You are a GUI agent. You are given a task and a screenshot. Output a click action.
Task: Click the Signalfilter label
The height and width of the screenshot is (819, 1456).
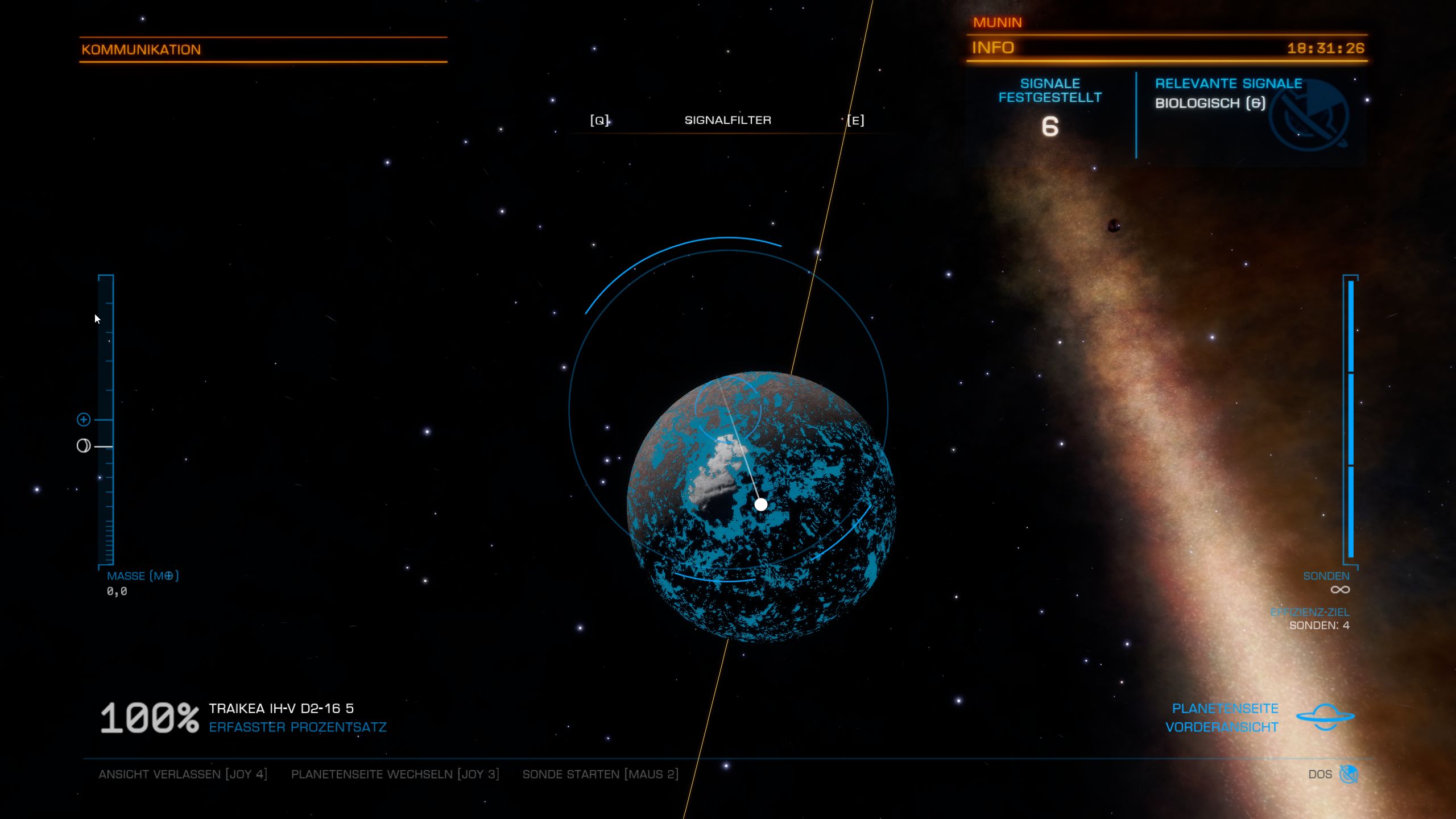click(727, 120)
